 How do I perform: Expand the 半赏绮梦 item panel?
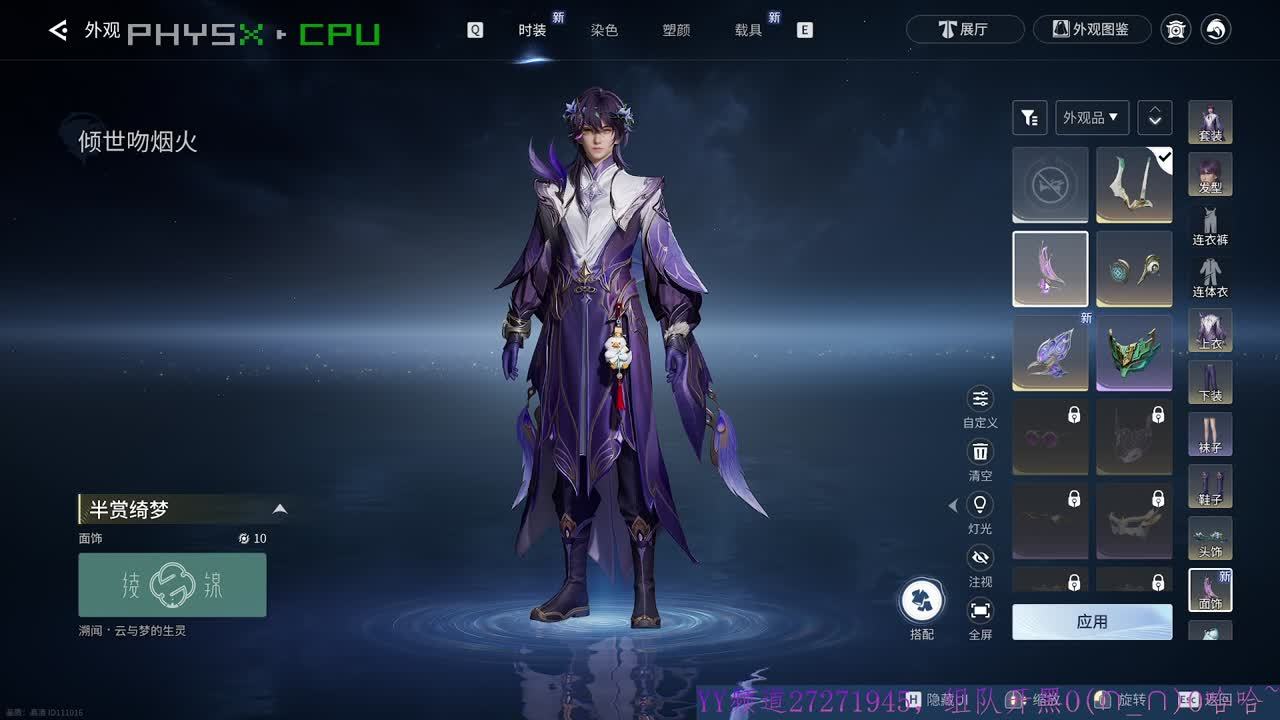280,509
